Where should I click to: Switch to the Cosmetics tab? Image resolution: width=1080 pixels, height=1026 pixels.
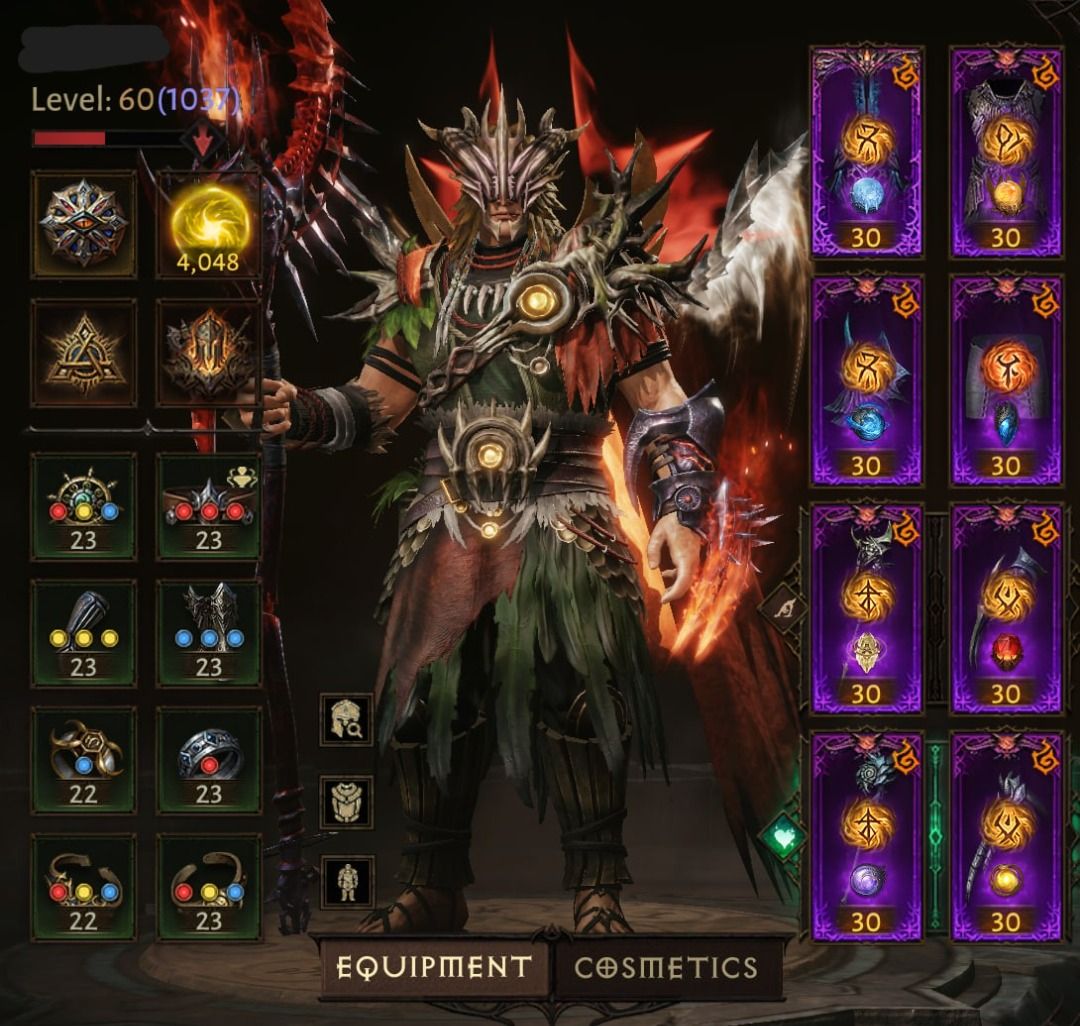[x=666, y=967]
